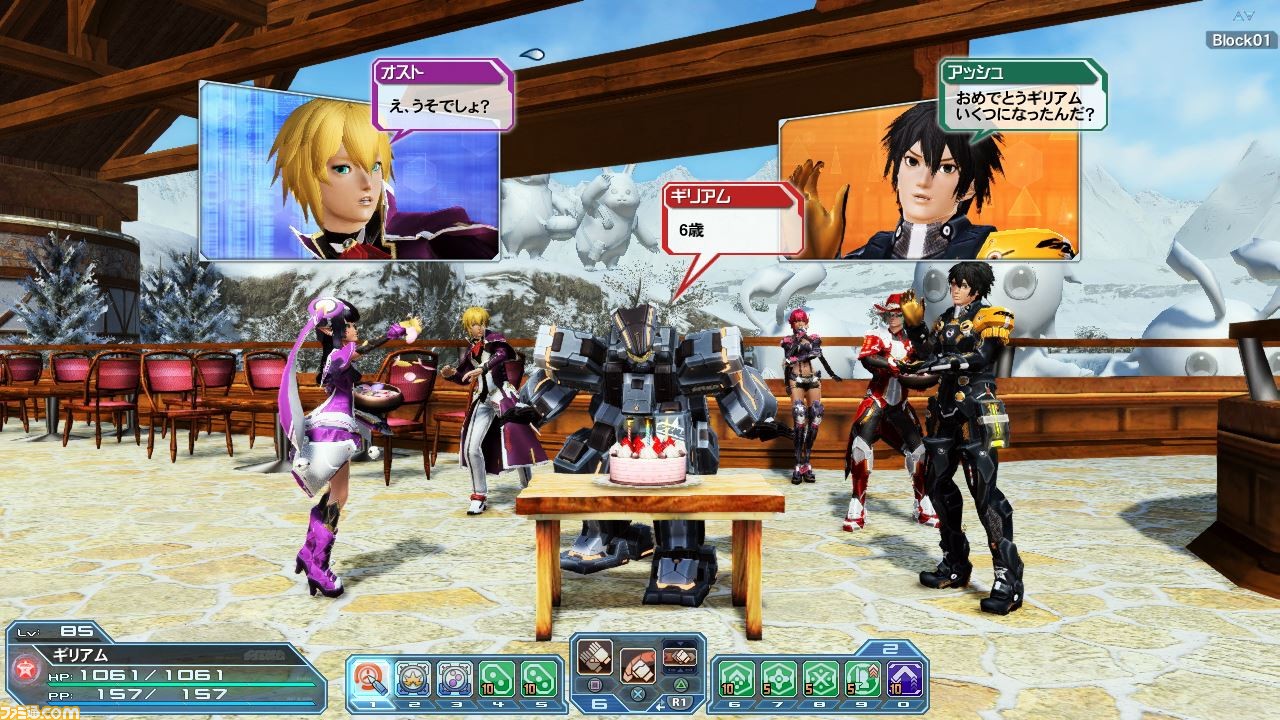1280x720 pixels.
Task: Use the star burst skill in slot 2
Action: tap(413, 678)
